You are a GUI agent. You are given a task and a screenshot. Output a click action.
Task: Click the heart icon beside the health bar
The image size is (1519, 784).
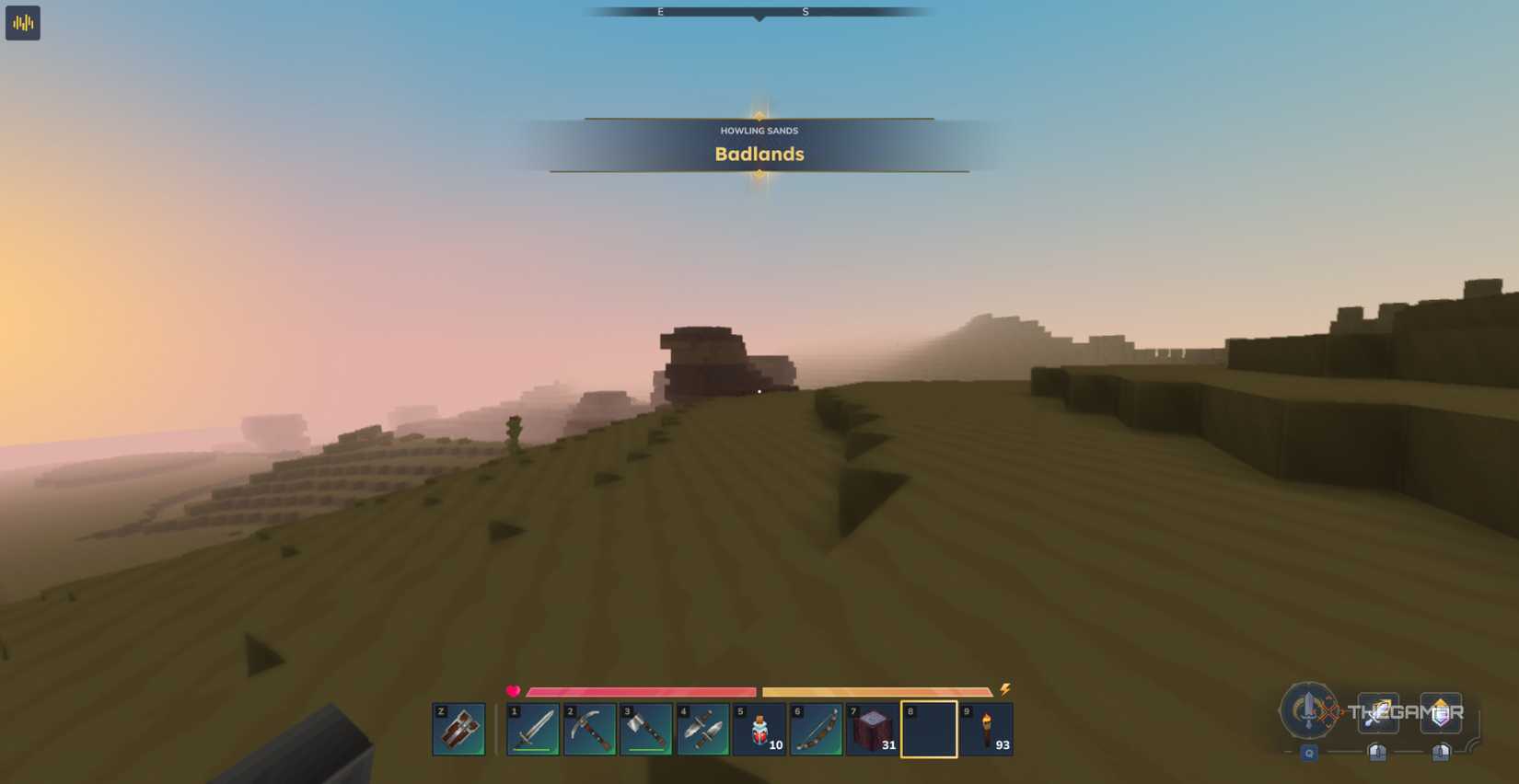(x=513, y=690)
